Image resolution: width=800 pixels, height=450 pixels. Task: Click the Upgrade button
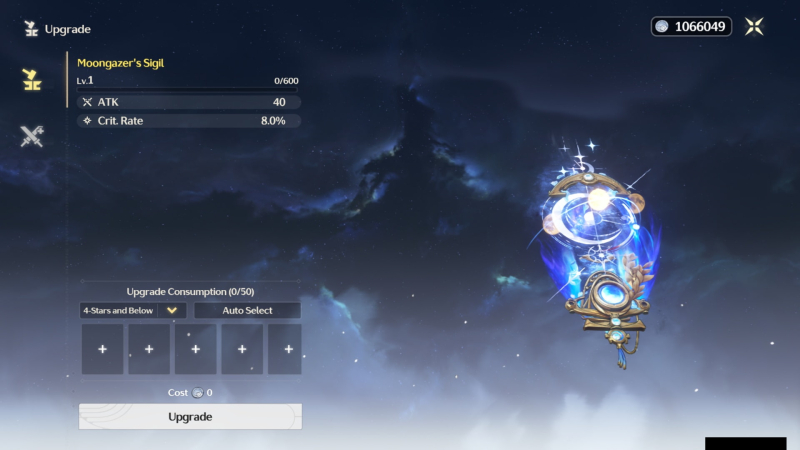pos(190,416)
